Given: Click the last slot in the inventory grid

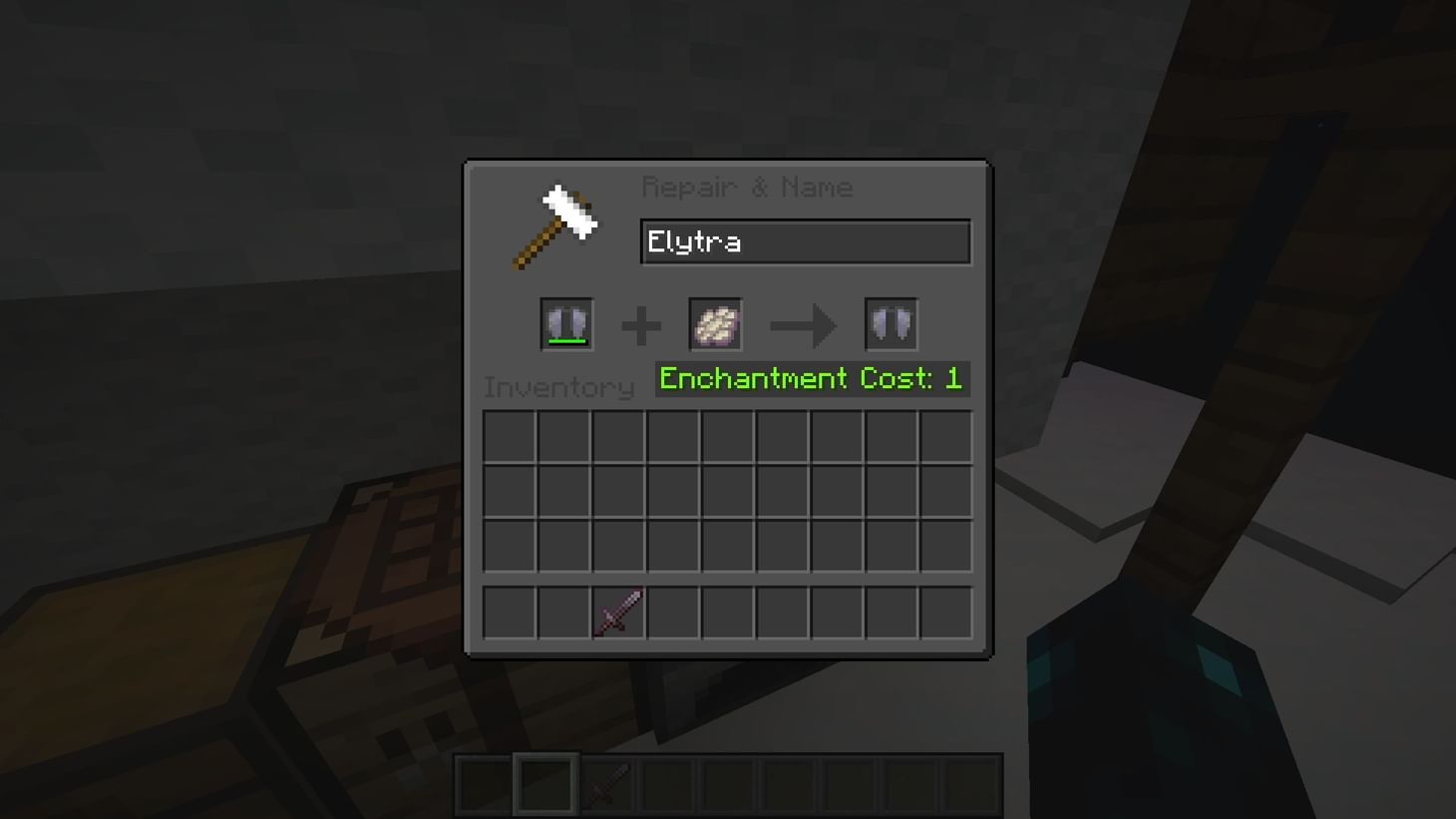Looking at the screenshot, I should pyautogui.click(x=946, y=613).
